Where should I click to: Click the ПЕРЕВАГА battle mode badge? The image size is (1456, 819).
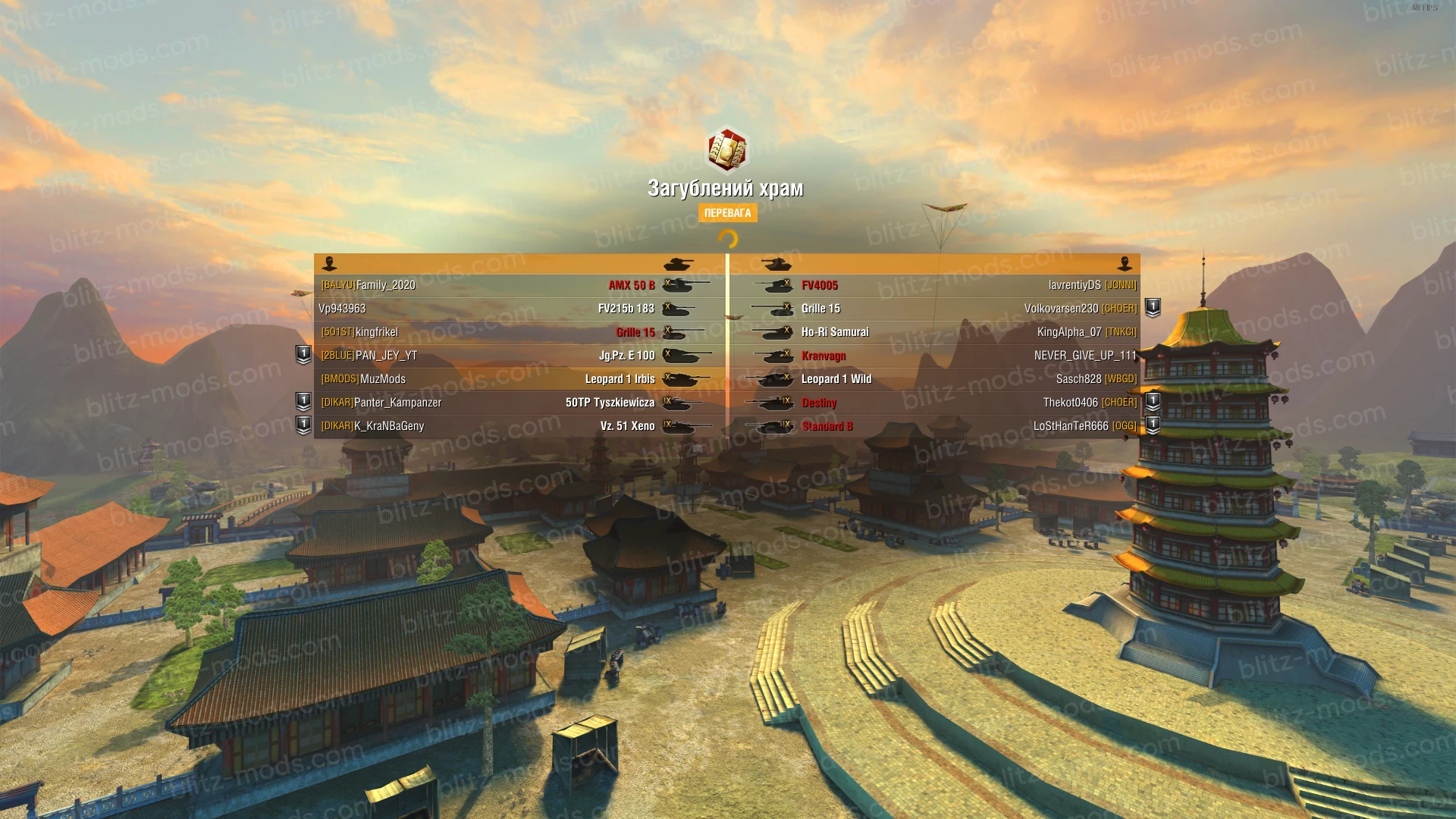727,213
